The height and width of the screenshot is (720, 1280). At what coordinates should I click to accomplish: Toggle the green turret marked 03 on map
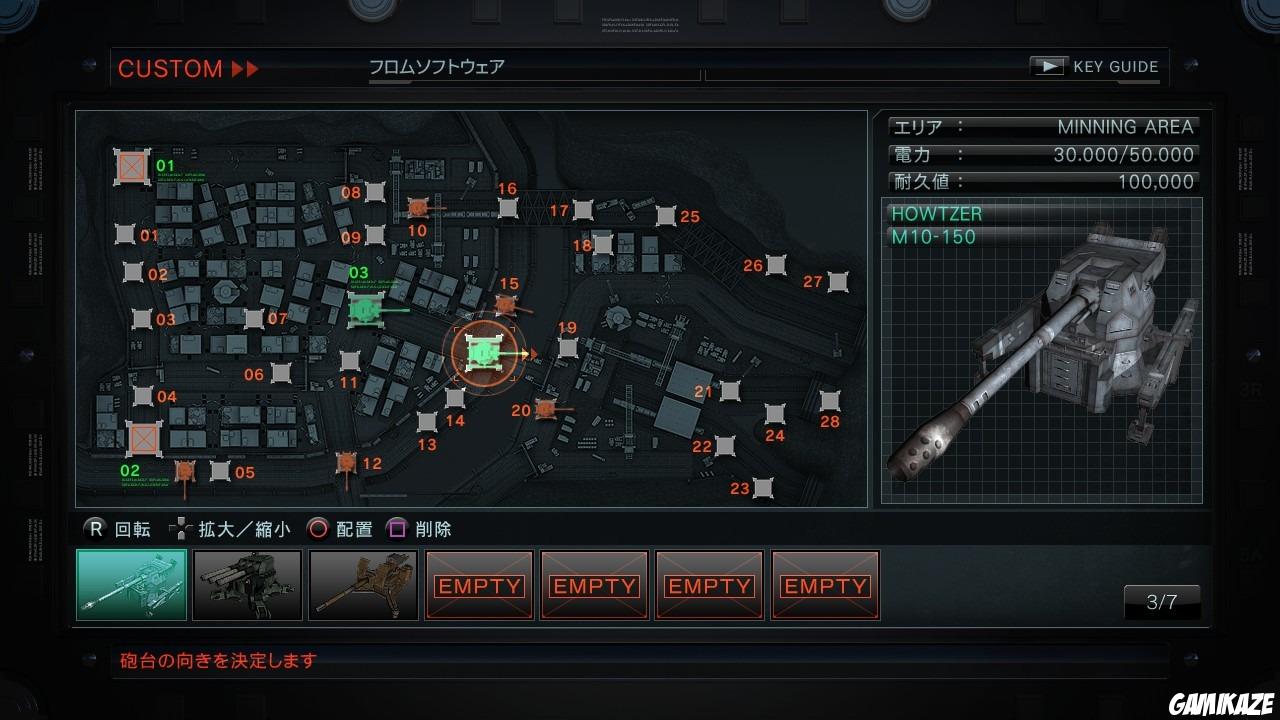364,310
